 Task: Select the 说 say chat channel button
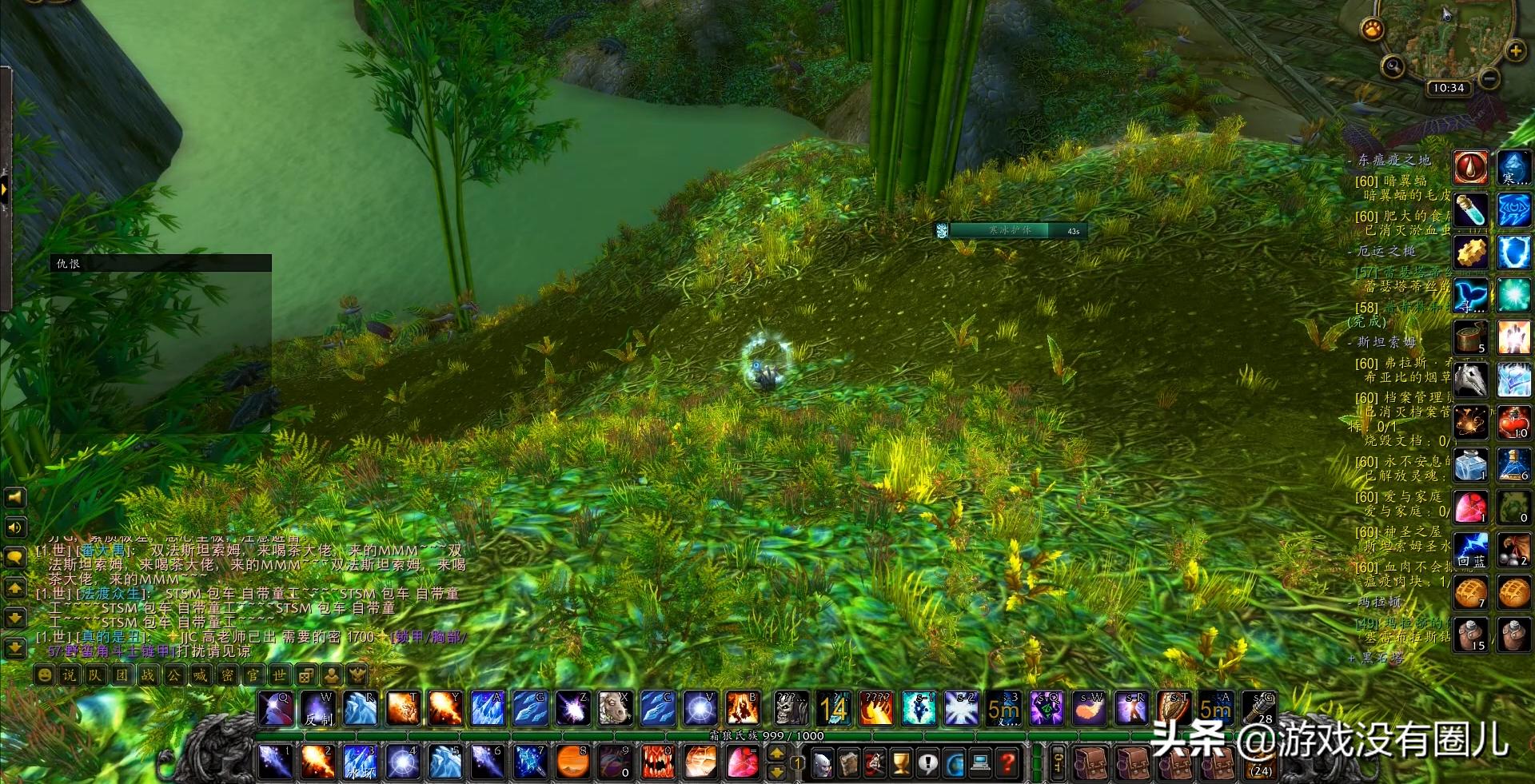(x=70, y=675)
